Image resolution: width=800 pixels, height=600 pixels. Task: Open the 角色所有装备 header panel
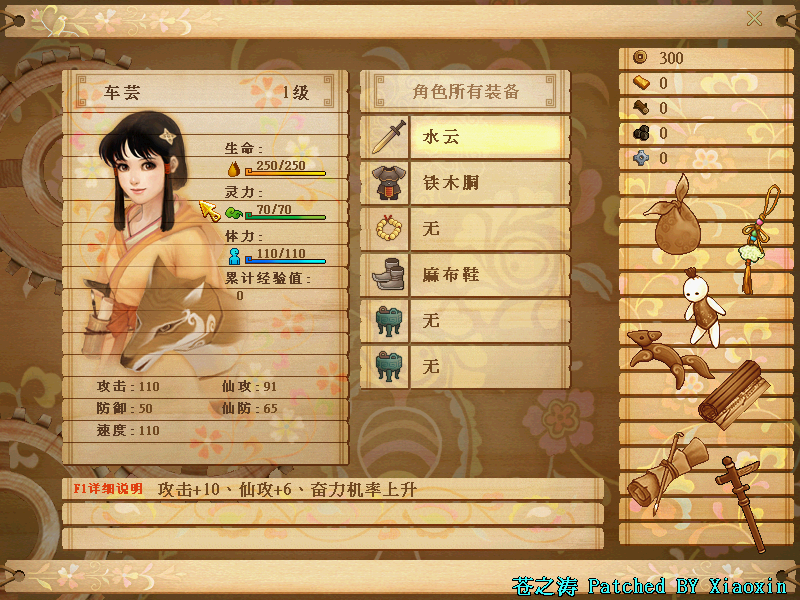pos(465,92)
